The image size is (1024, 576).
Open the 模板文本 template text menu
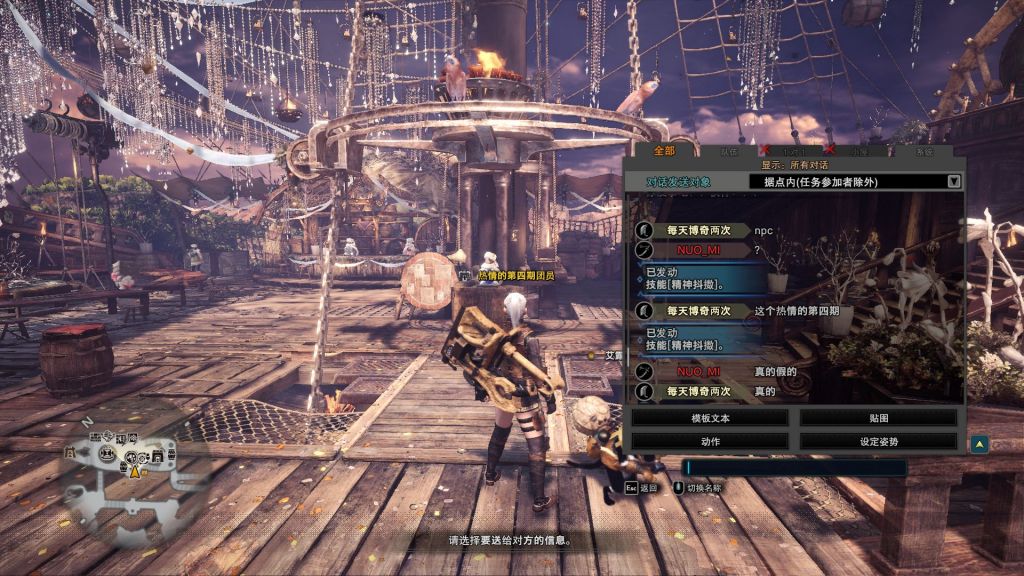[710, 418]
